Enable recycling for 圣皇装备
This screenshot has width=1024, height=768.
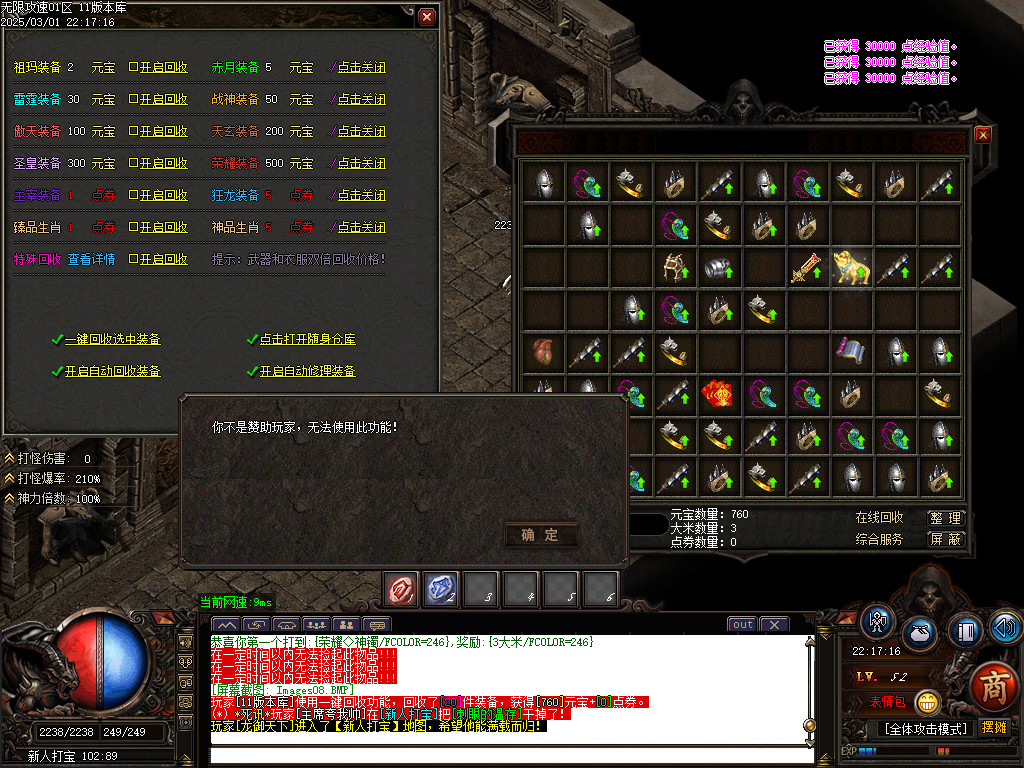tap(158, 164)
